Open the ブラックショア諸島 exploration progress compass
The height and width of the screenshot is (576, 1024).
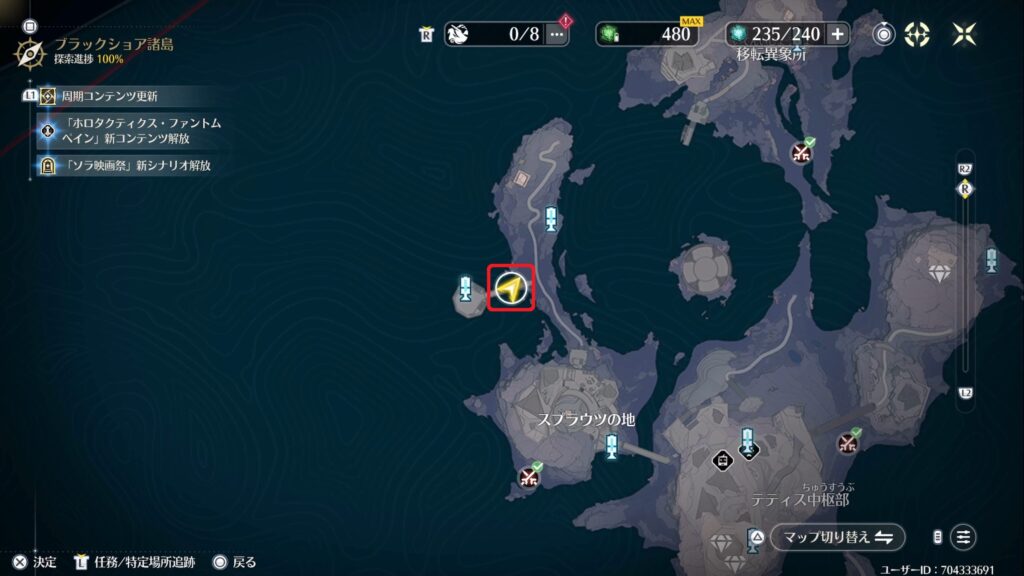point(29,52)
